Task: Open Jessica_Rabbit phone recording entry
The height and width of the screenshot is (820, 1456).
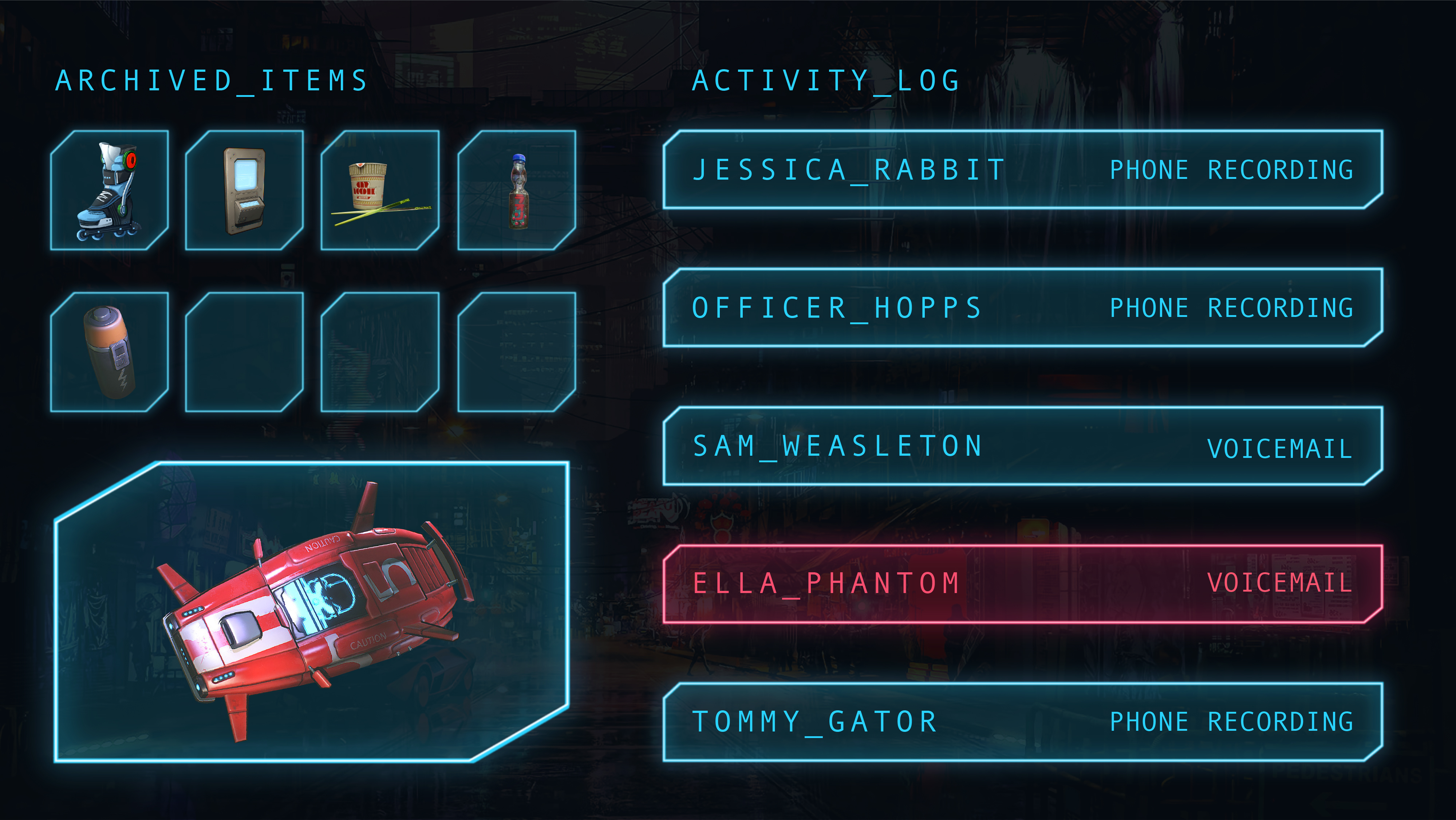Action: click(1022, 170)
